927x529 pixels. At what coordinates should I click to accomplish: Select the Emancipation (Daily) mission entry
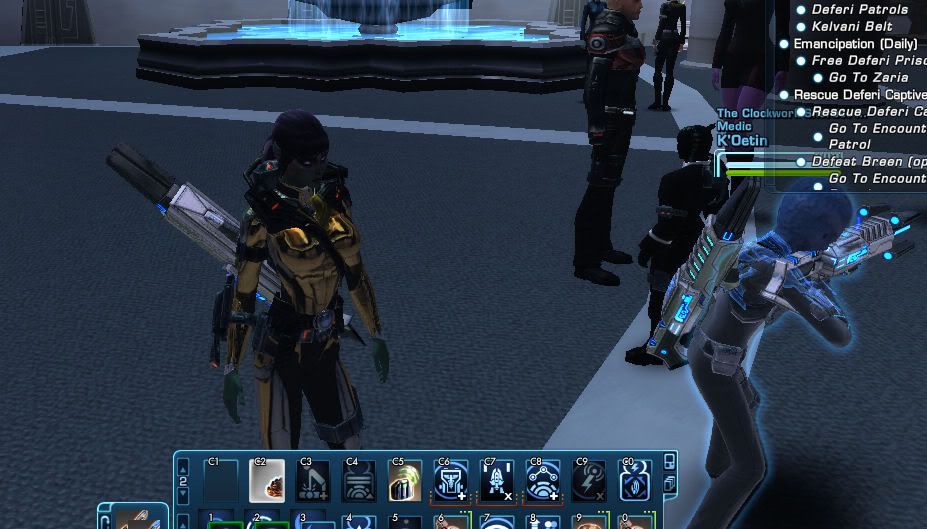[854, 44]
